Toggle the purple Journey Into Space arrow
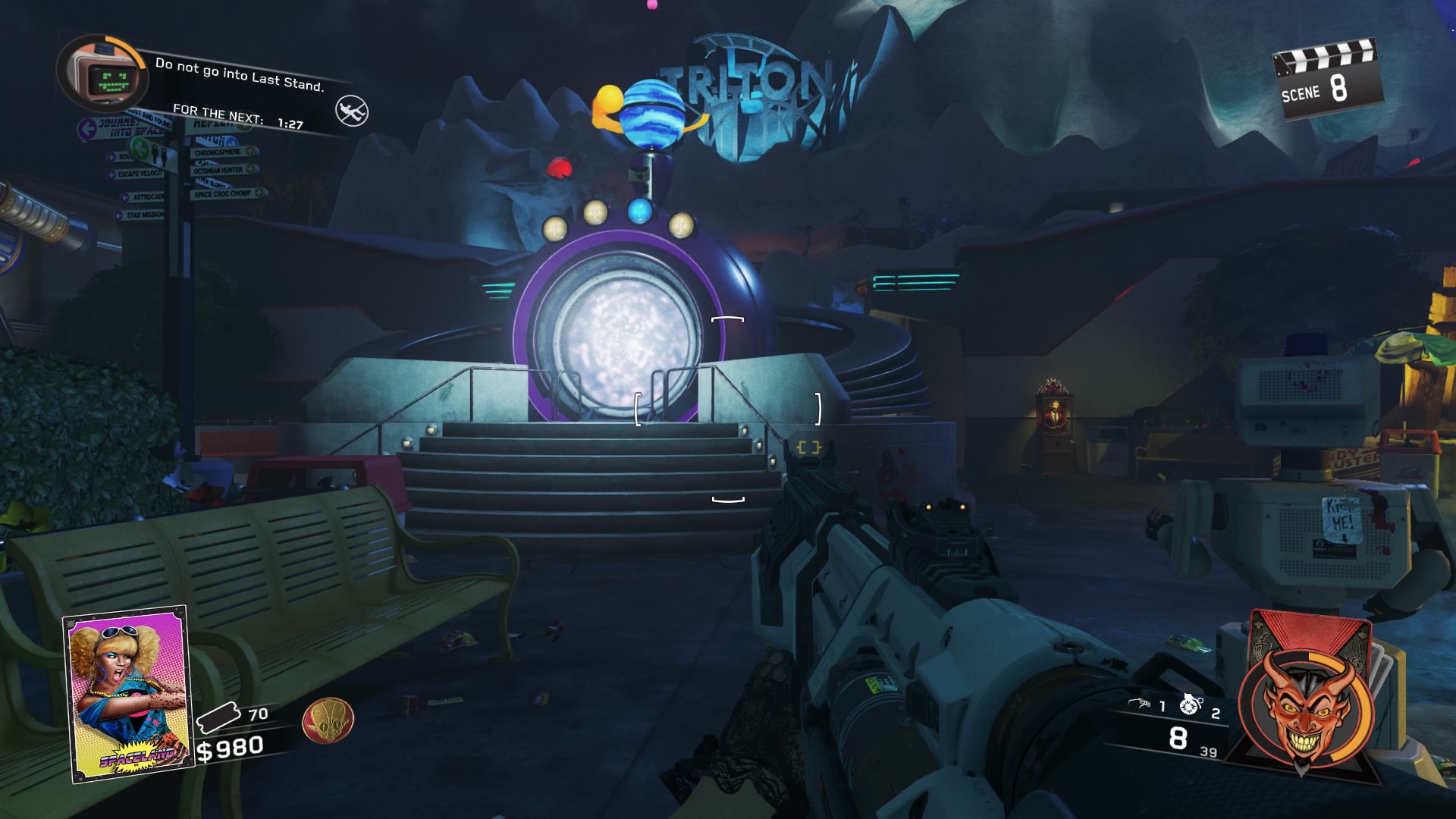The image size is (1456, 819). 88,127
